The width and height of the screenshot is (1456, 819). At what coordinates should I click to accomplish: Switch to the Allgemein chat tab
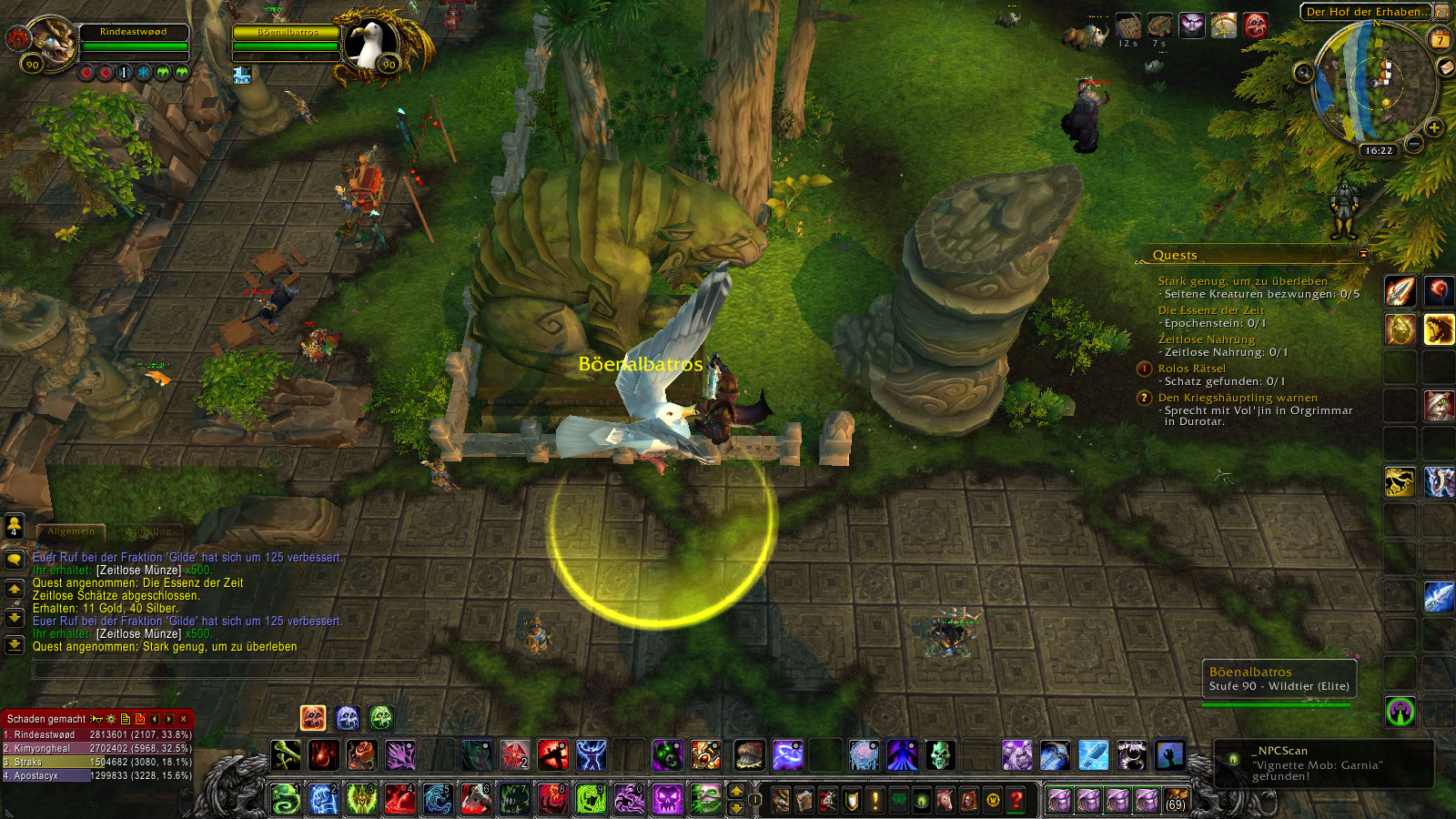point(71,531)
